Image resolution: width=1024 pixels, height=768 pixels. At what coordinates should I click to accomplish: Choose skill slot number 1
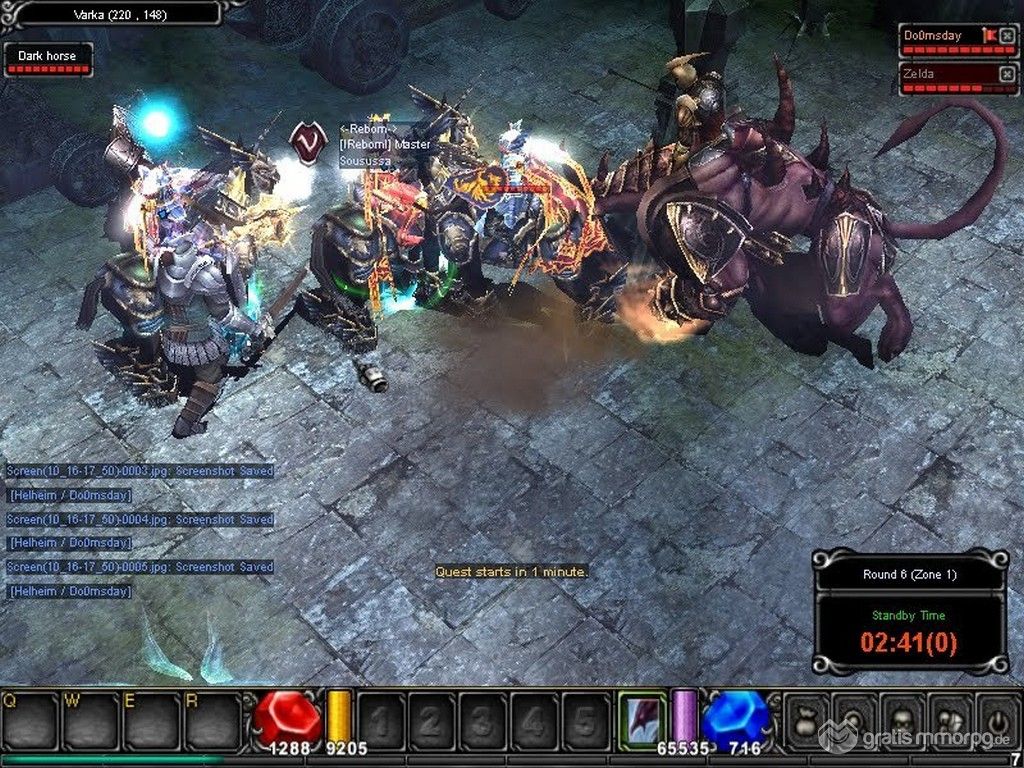[381, 717]
